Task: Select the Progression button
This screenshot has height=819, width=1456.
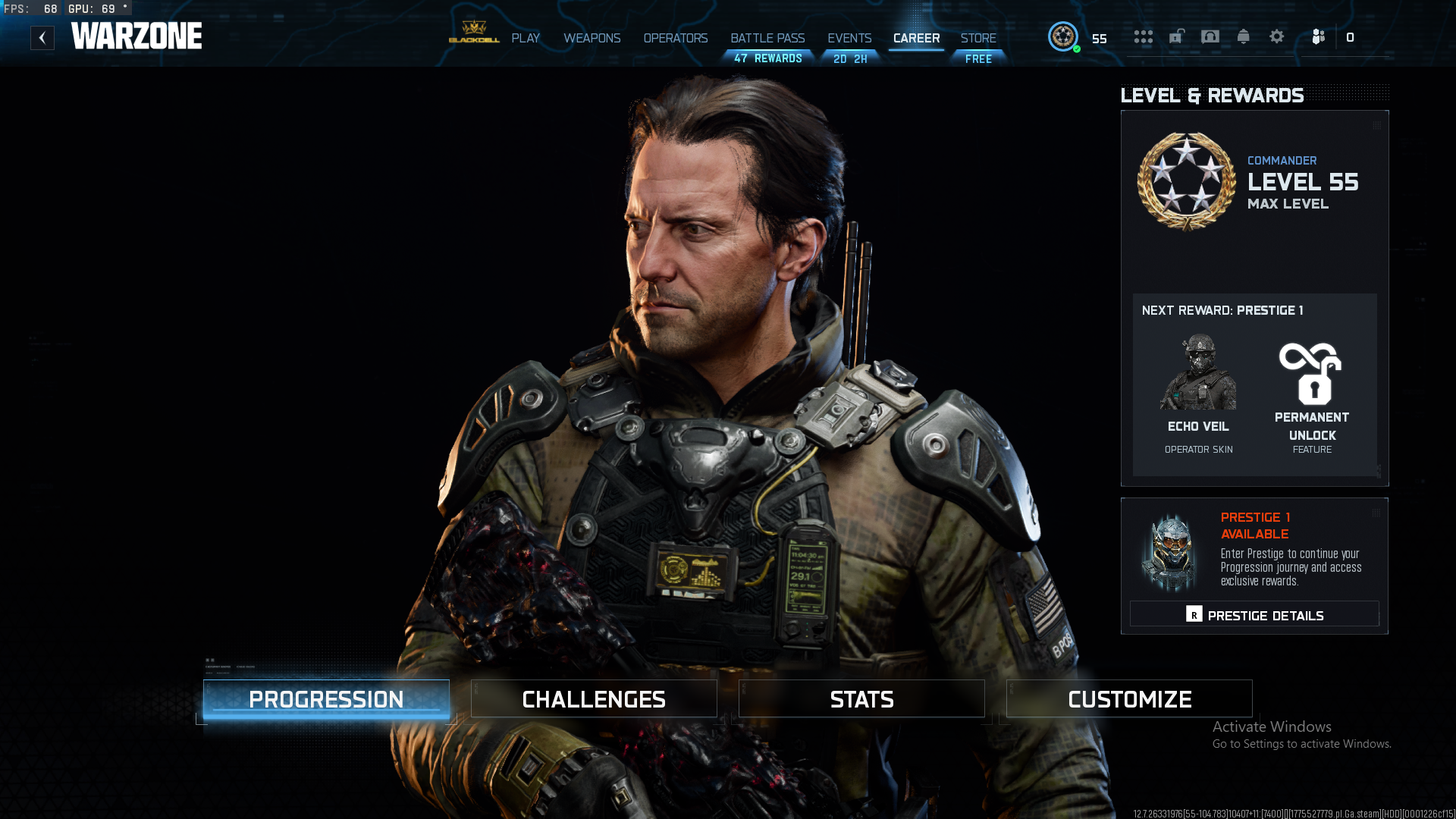Action: (326, 699)
